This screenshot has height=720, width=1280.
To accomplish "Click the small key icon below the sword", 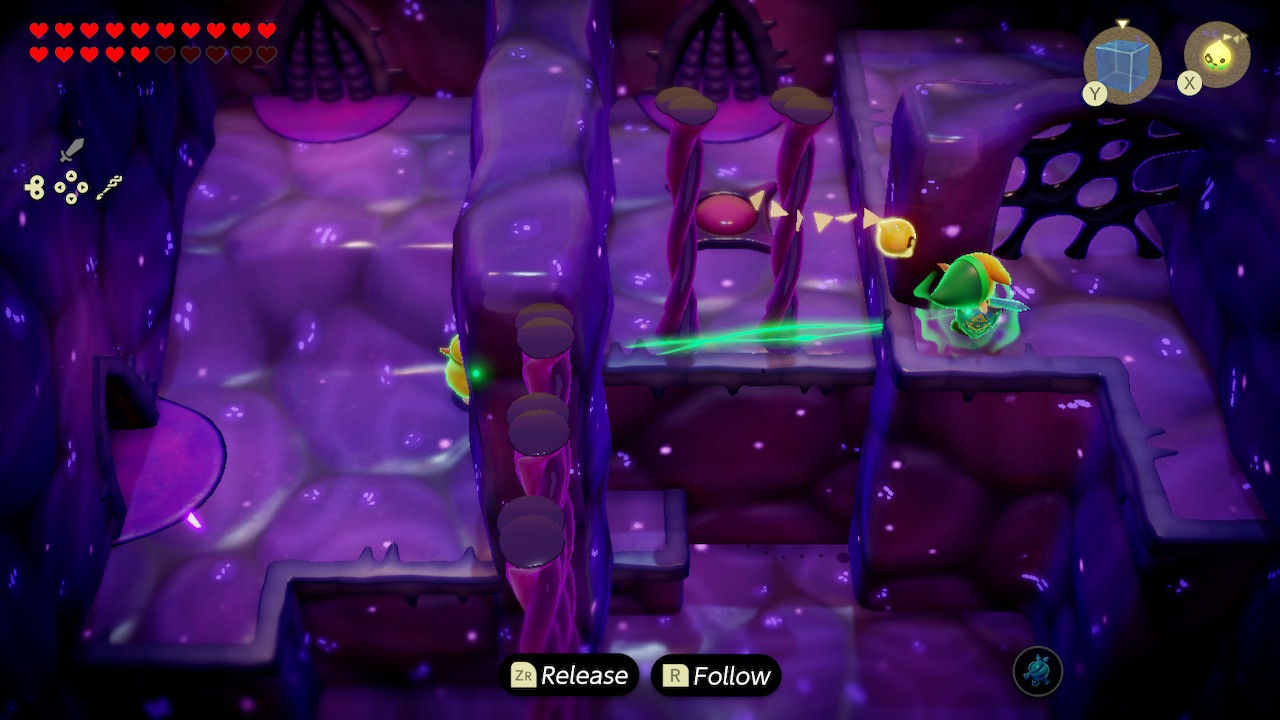I will 35,187.
